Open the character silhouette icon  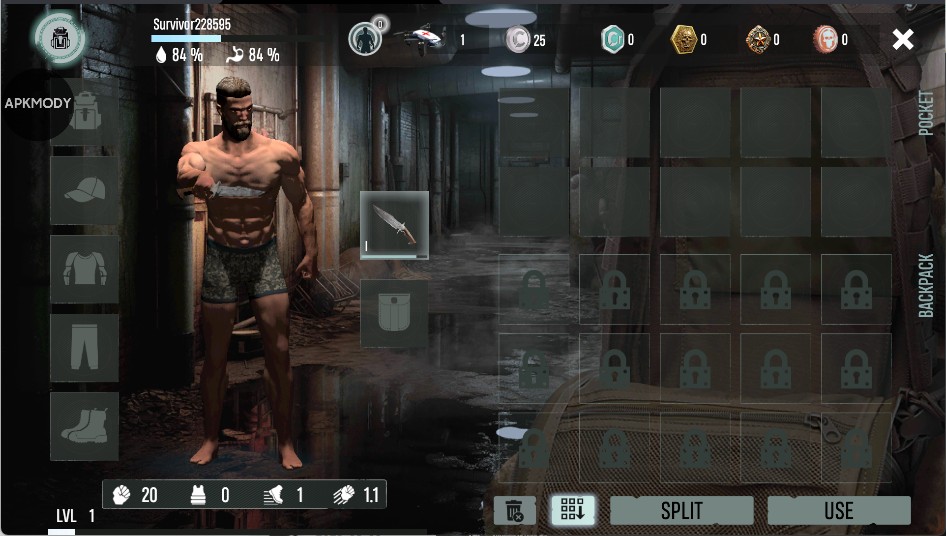coord(365,39)
